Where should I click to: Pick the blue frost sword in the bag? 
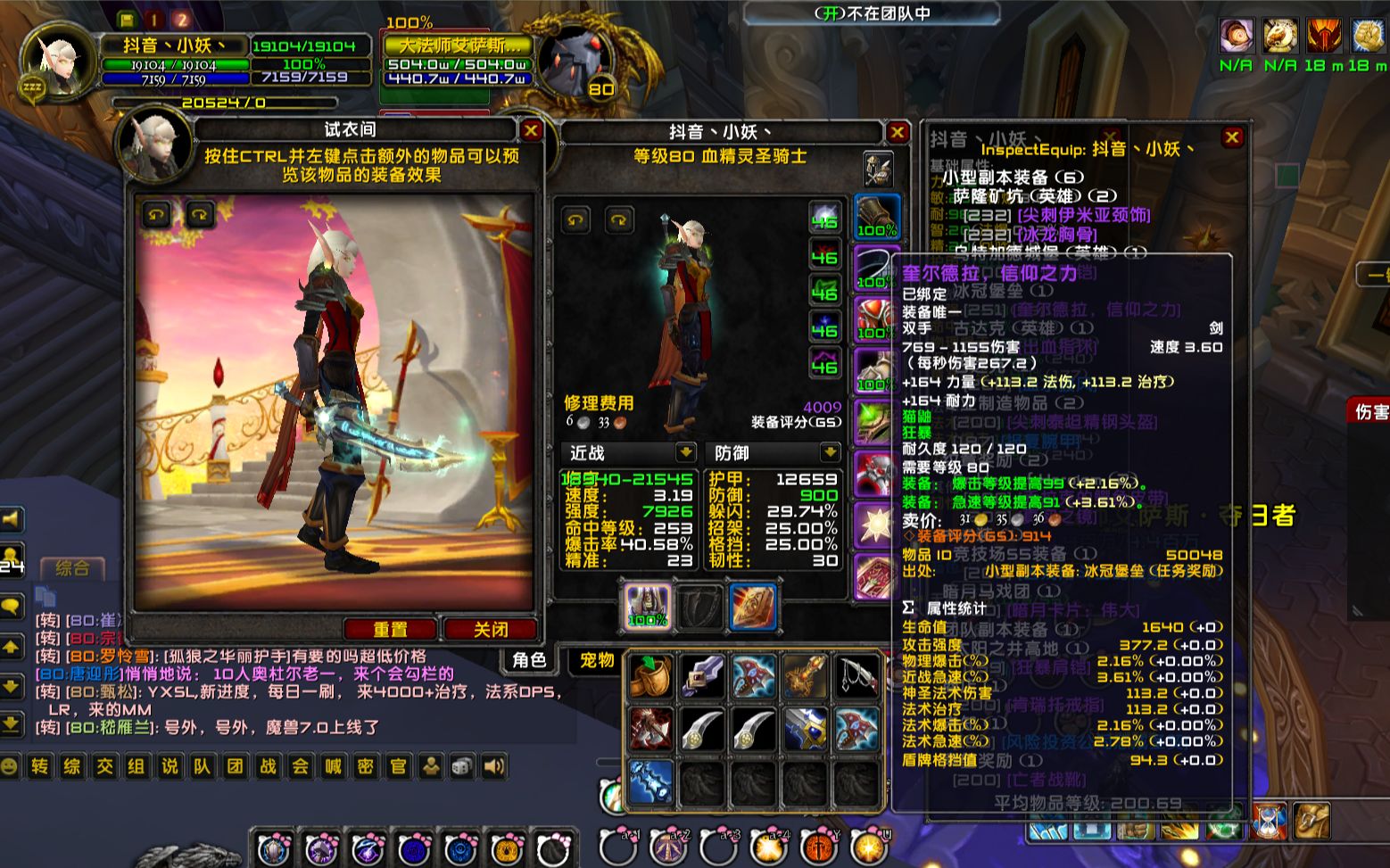(650, 781)
